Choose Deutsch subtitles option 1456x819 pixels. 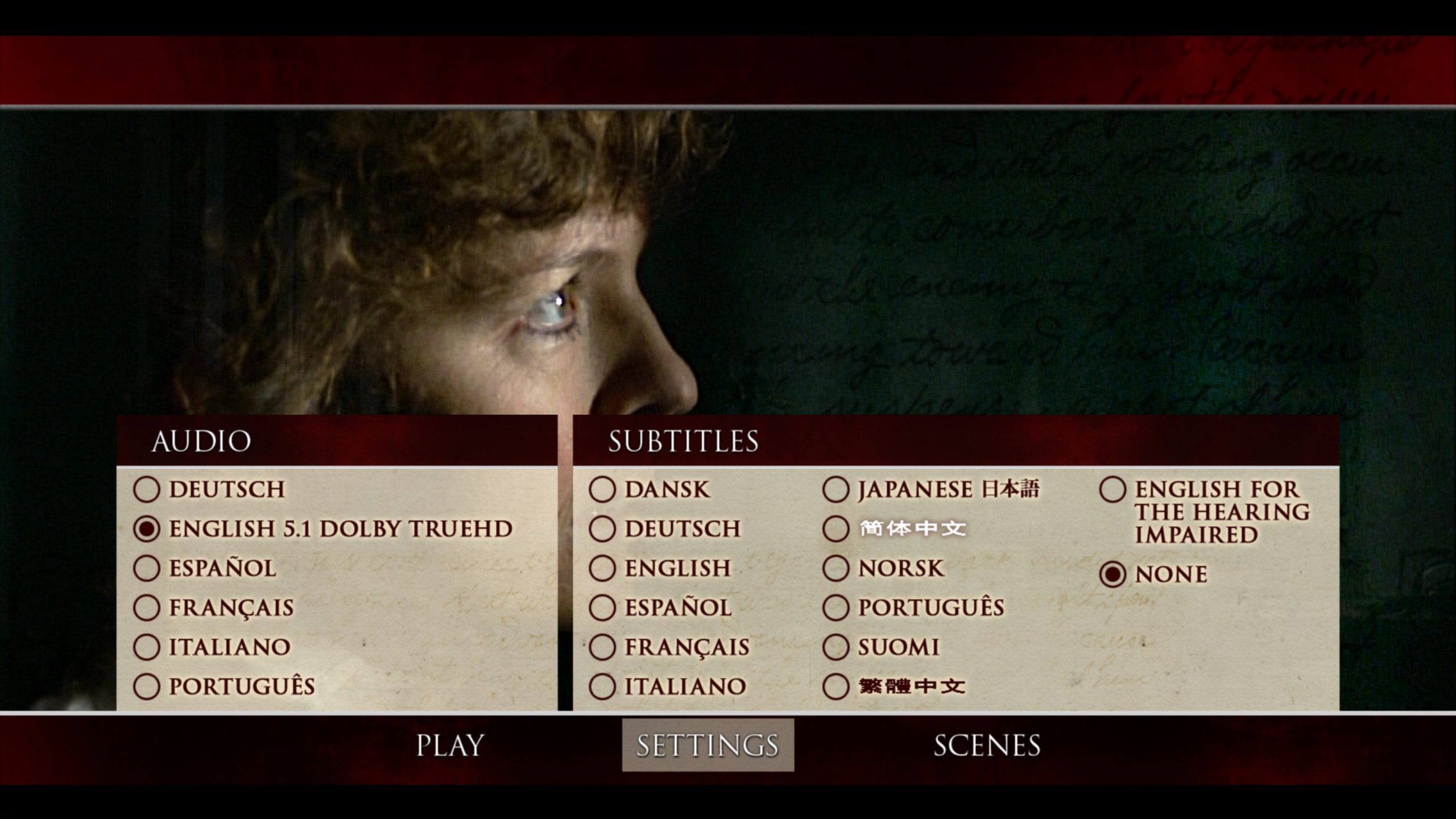pos(602,529)
